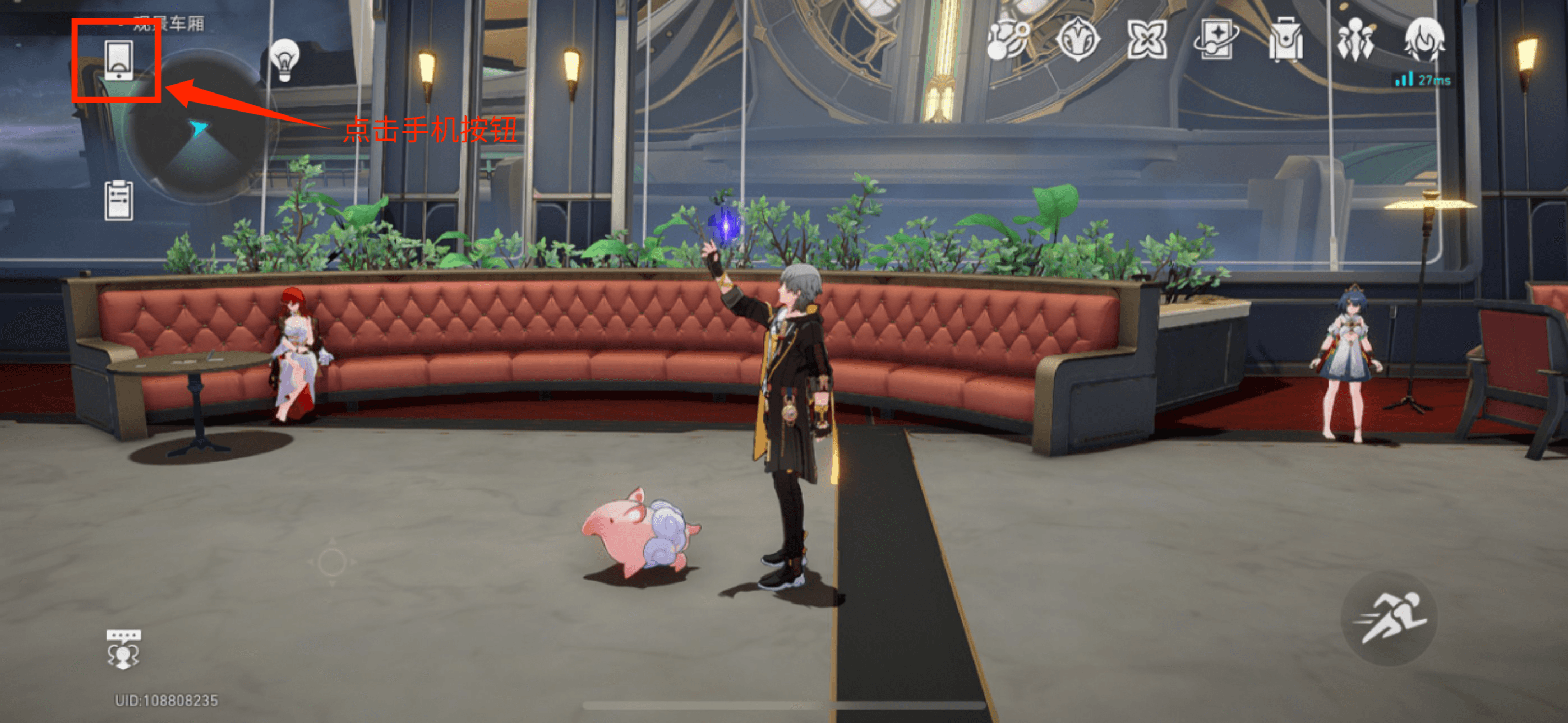
Task: Open the character head portrait icon
Action: tap(1424, 40)
